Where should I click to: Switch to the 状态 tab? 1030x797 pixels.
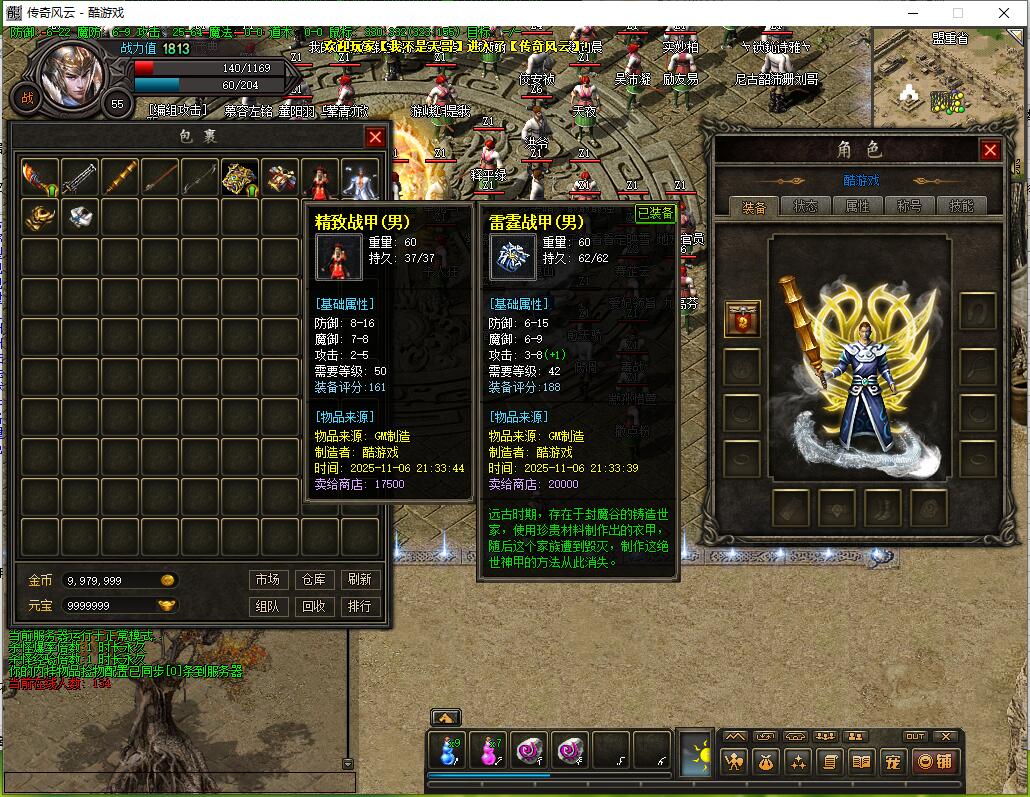click(805, 206)
